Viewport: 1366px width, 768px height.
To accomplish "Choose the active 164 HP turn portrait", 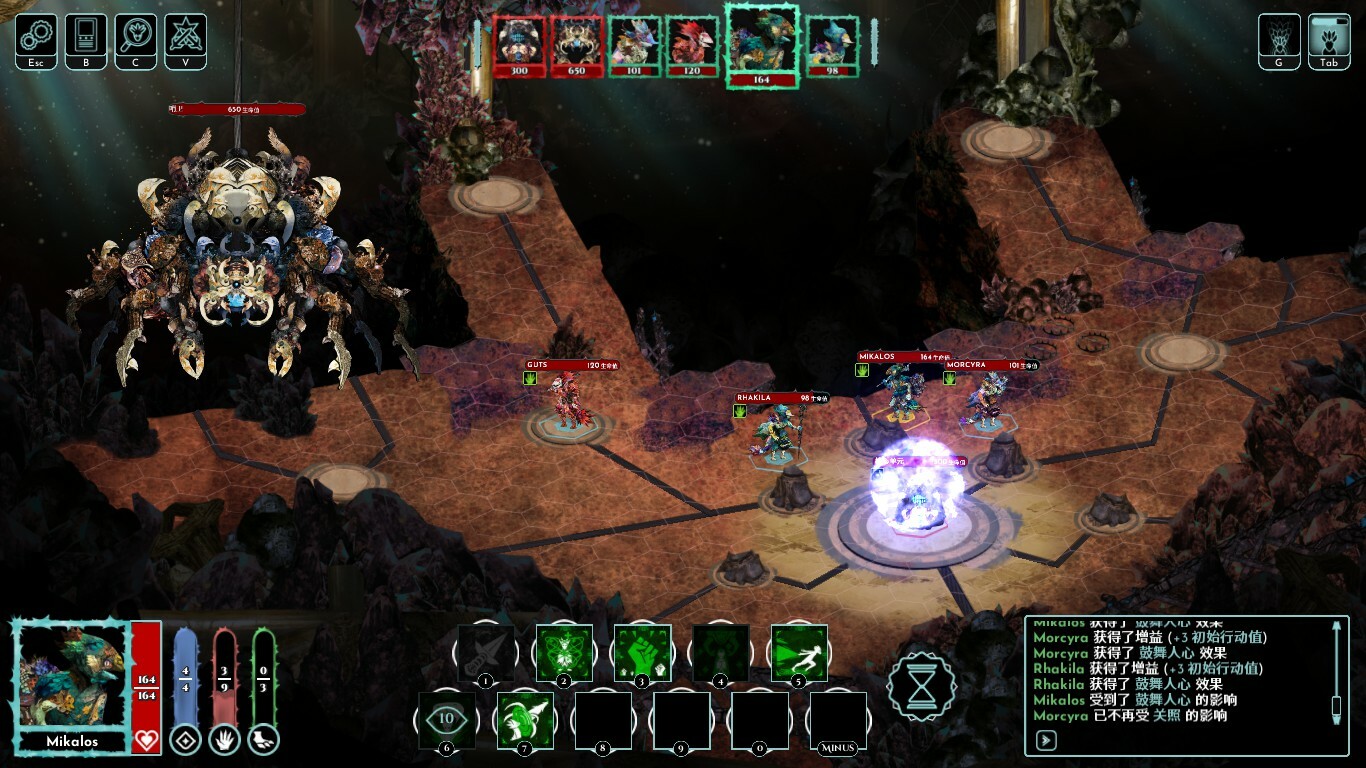I will pos(762,45).
